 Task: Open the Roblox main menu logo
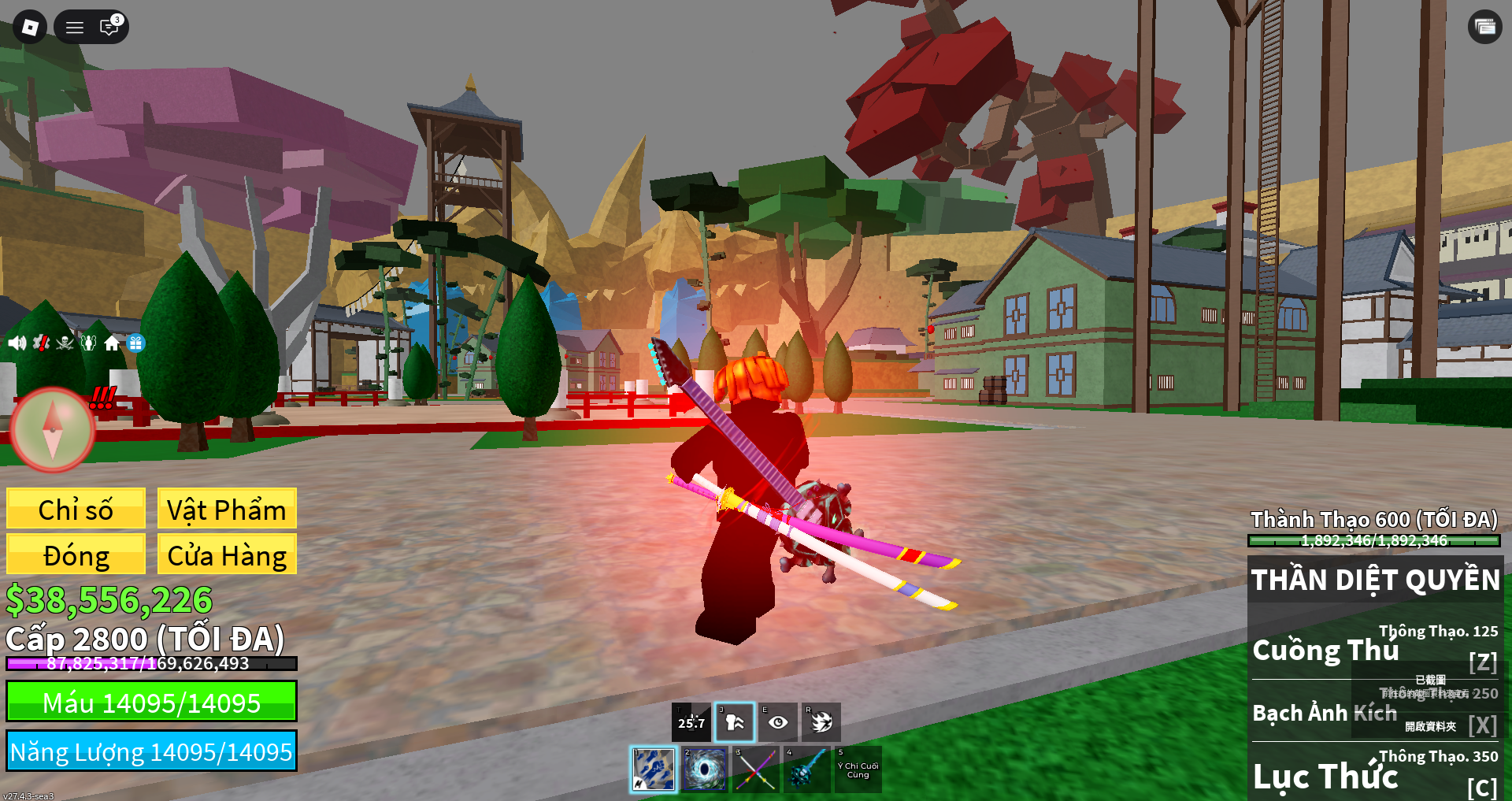coord(30,28)
